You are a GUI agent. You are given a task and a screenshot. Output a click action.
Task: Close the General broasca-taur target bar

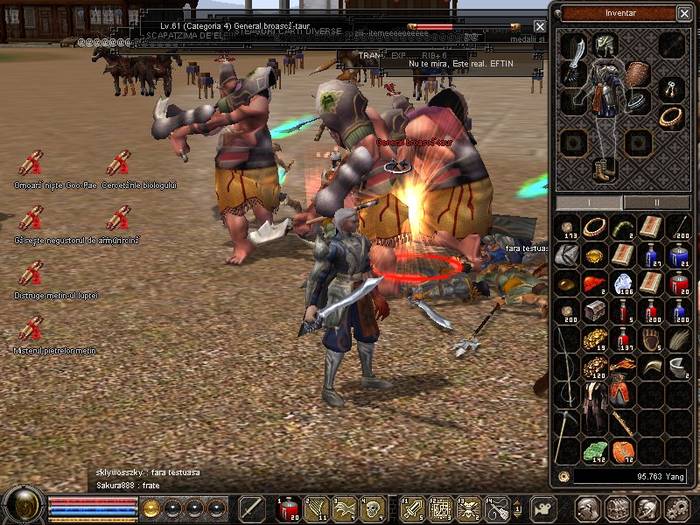click(540, 27)
